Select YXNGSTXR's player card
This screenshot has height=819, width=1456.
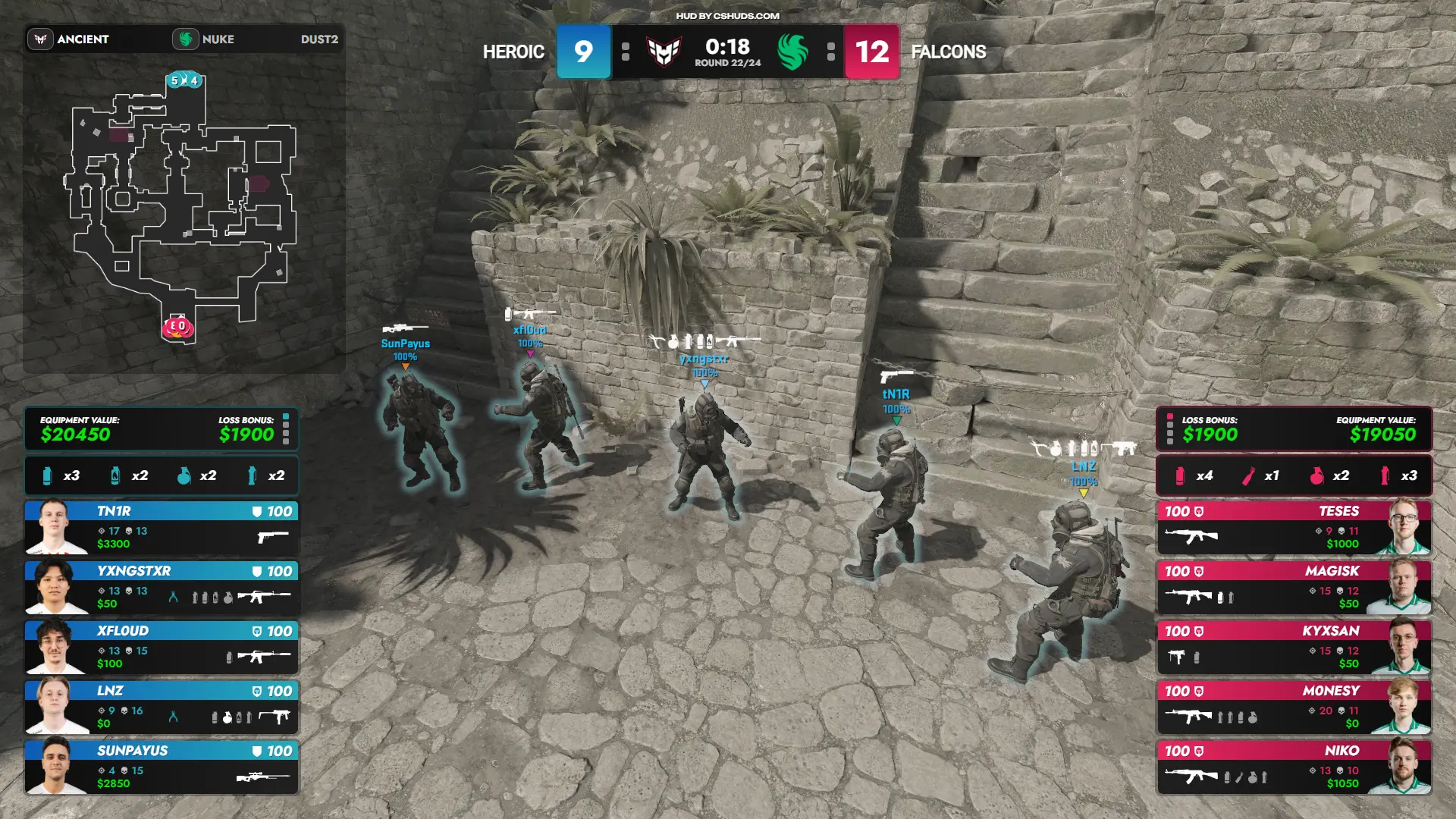[x=162, y=588]
